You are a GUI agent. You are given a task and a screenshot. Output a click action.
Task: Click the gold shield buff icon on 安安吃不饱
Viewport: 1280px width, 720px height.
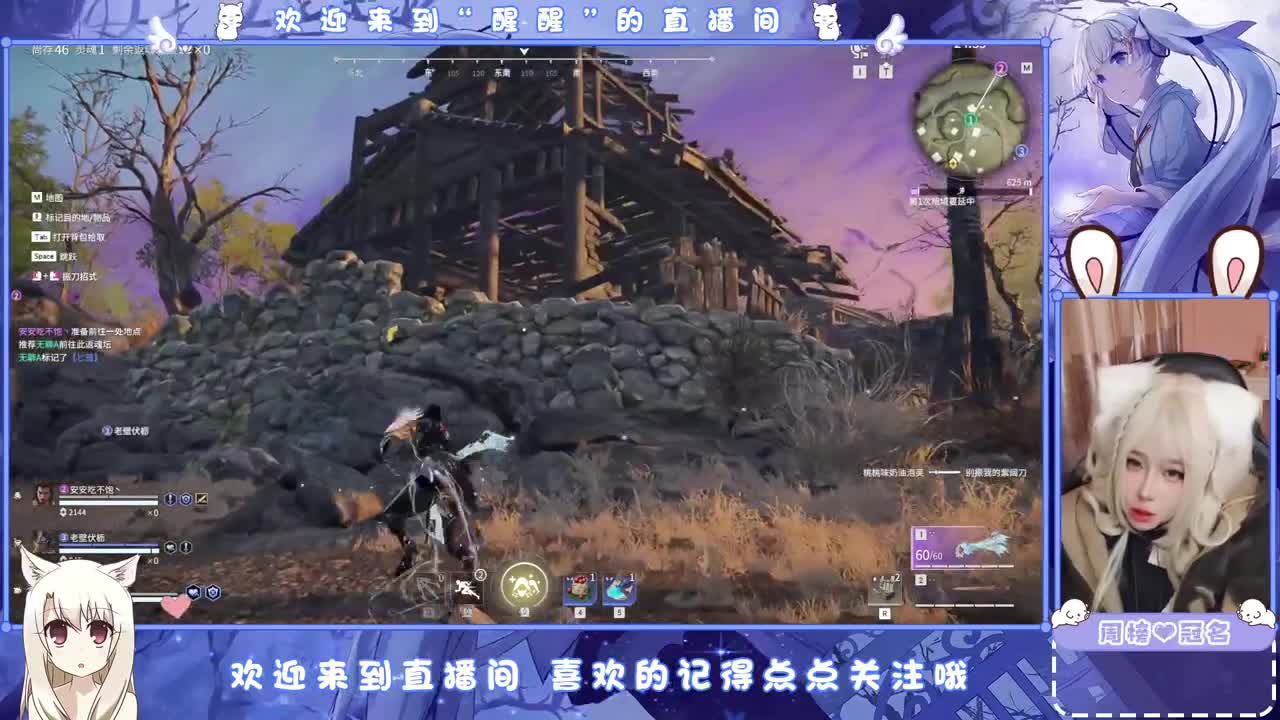(201, 499)
